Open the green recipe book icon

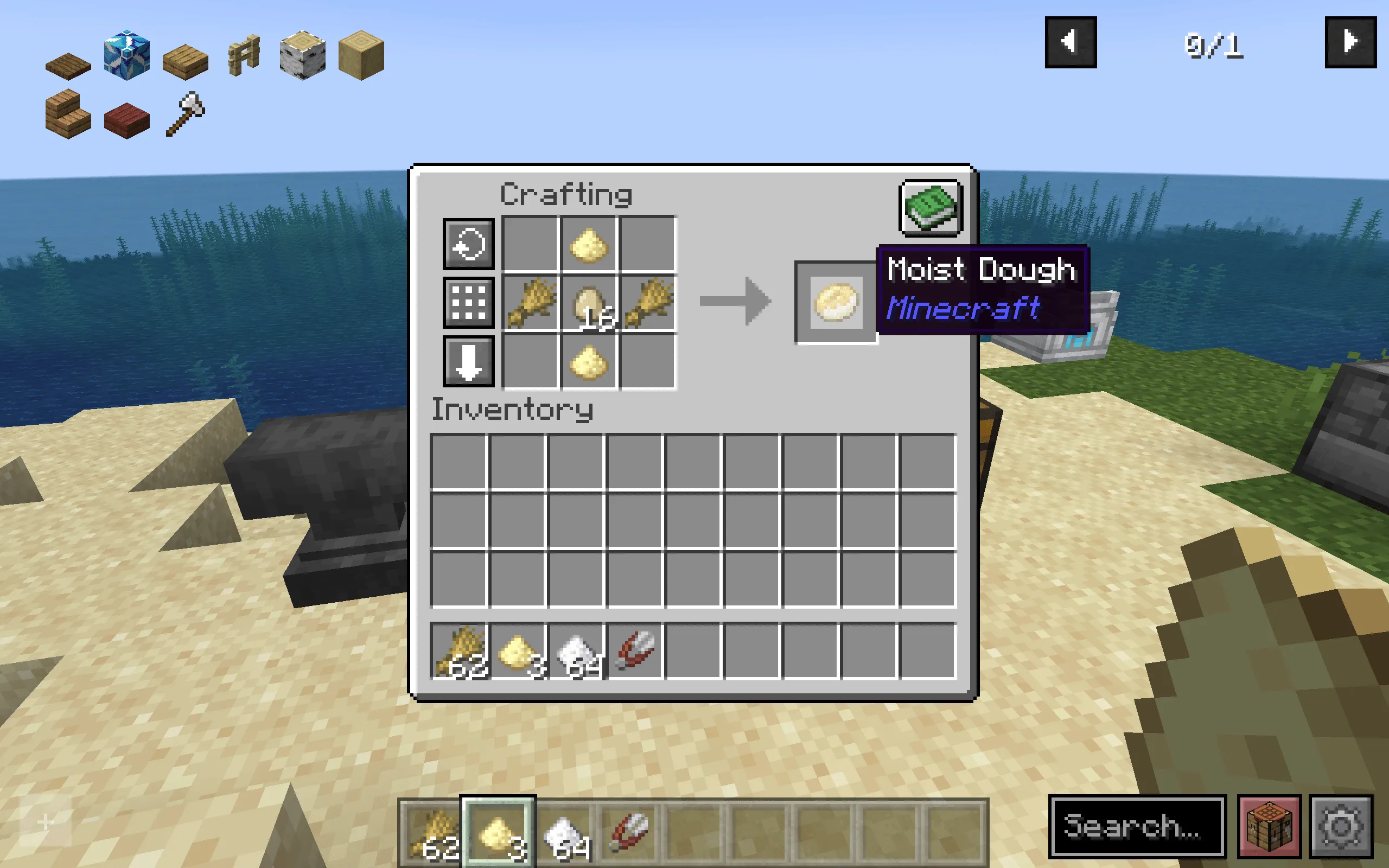click(930, 208)
